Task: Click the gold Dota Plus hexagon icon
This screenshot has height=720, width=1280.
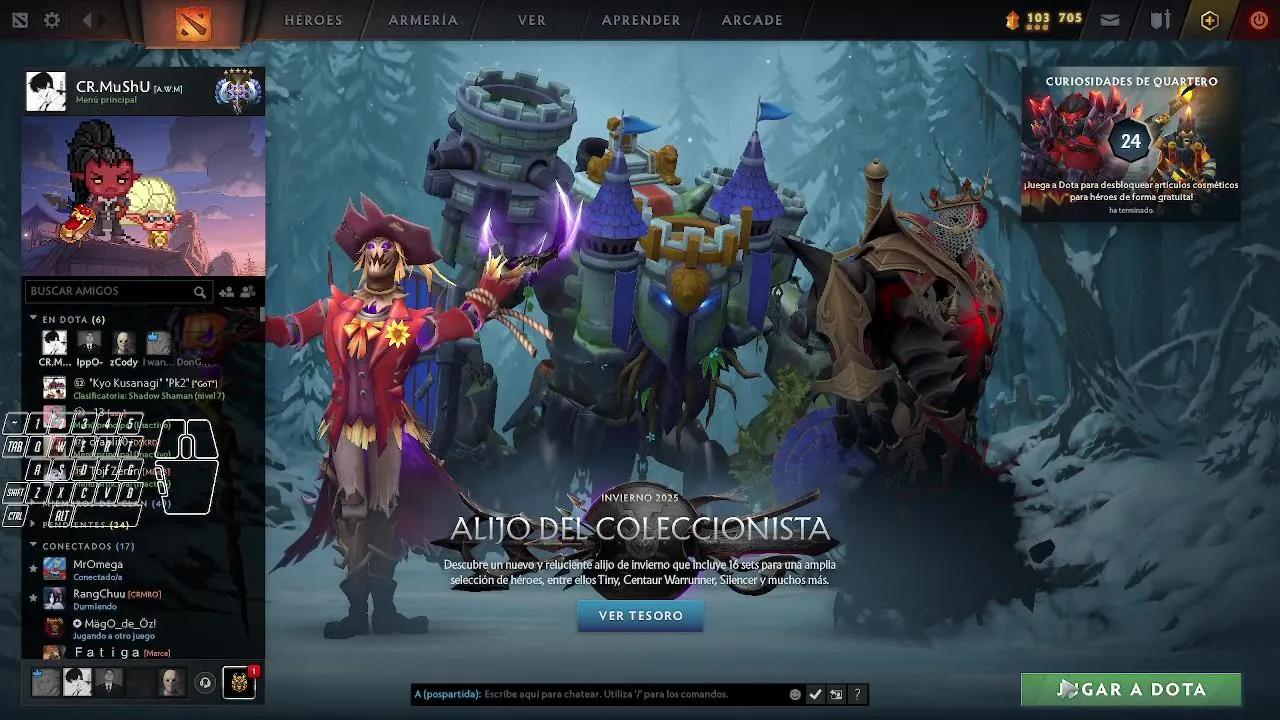Action: (x=1209, y=18)
